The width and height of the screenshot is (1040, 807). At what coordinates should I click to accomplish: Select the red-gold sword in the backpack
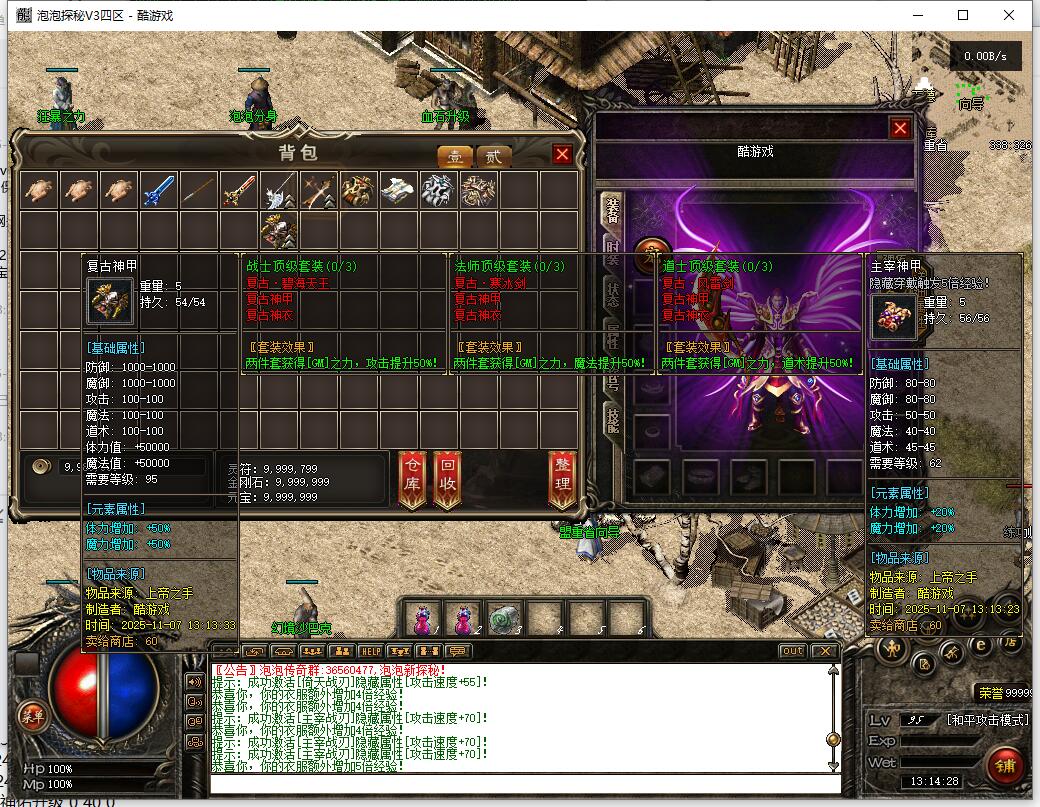point(239,190)
